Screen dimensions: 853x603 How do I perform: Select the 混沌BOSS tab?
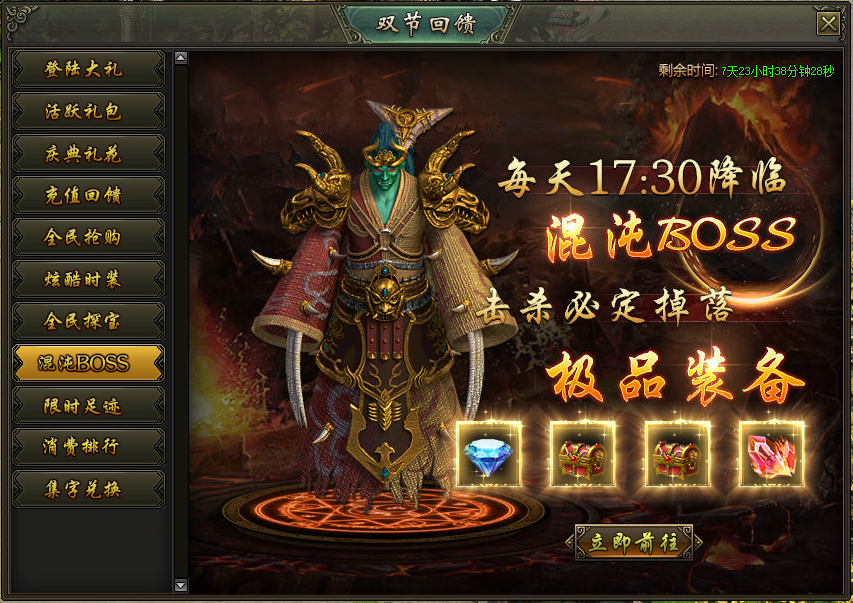pos(88,363)
